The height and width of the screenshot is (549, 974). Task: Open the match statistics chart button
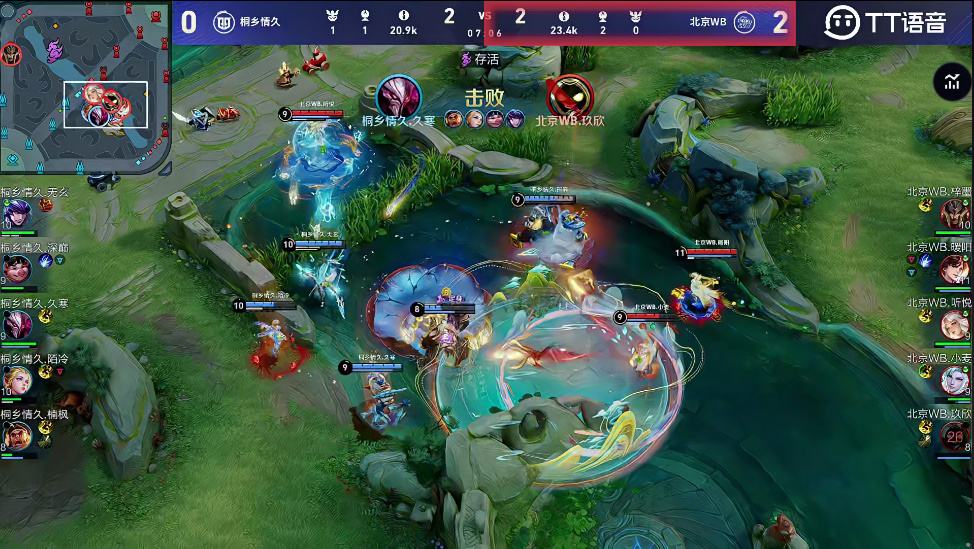coord(951,83)
